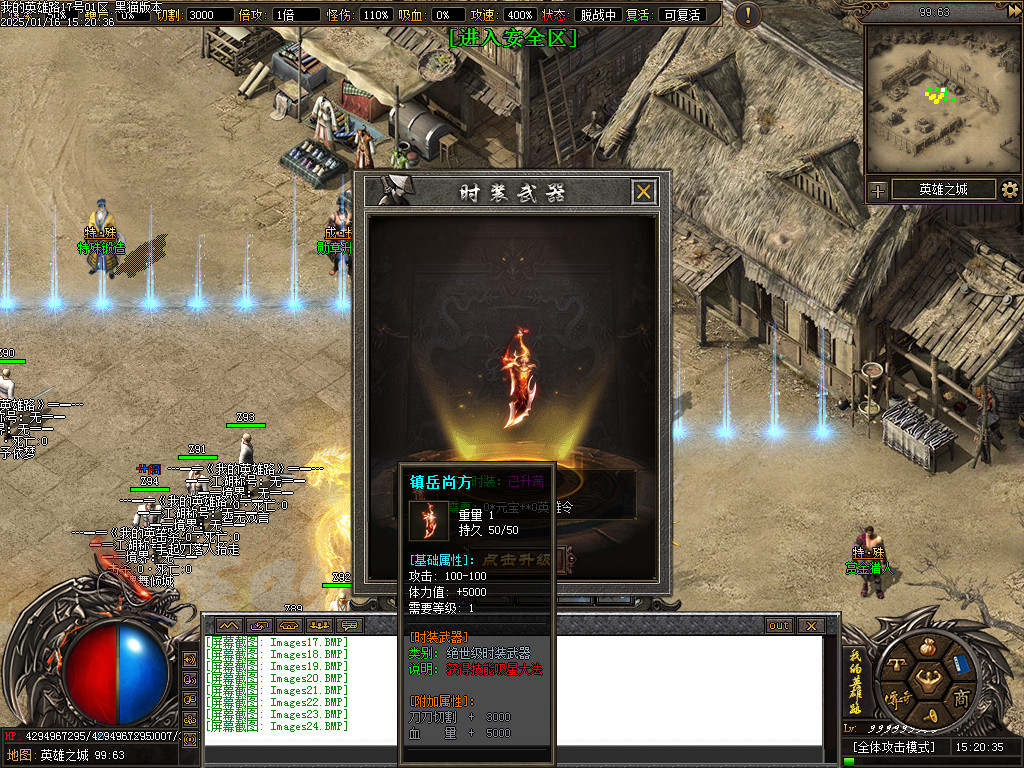Click the yellow exclamation mark alert icon

pyautogui.click(x=747, y=15)
